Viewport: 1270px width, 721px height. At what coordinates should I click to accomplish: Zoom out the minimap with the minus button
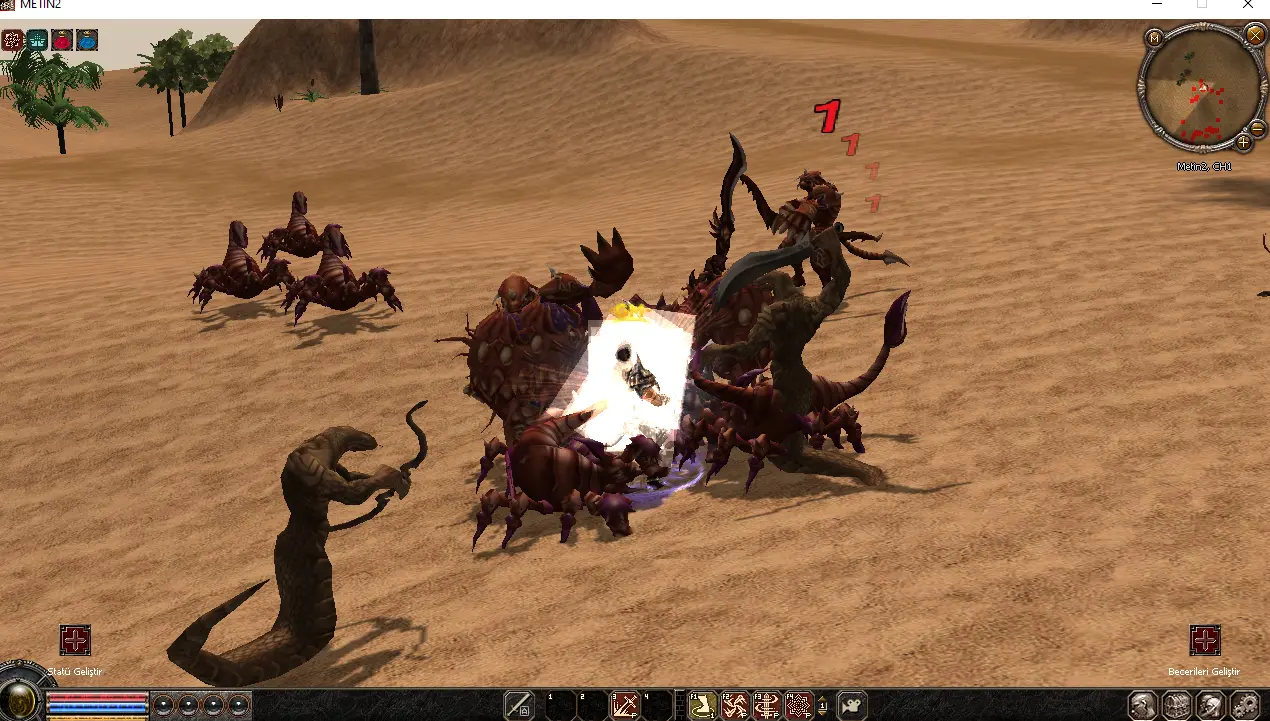pyautogui.click(x=1257, y=128)
